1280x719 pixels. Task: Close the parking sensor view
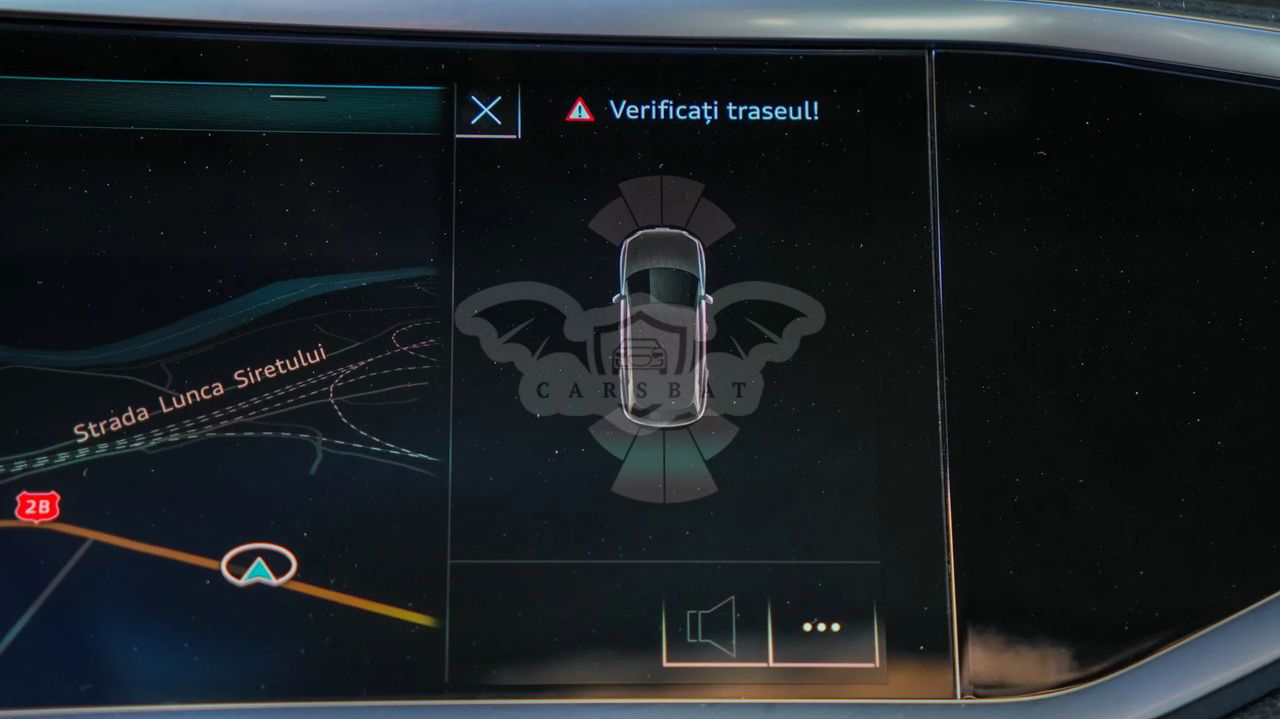[486, 110]
